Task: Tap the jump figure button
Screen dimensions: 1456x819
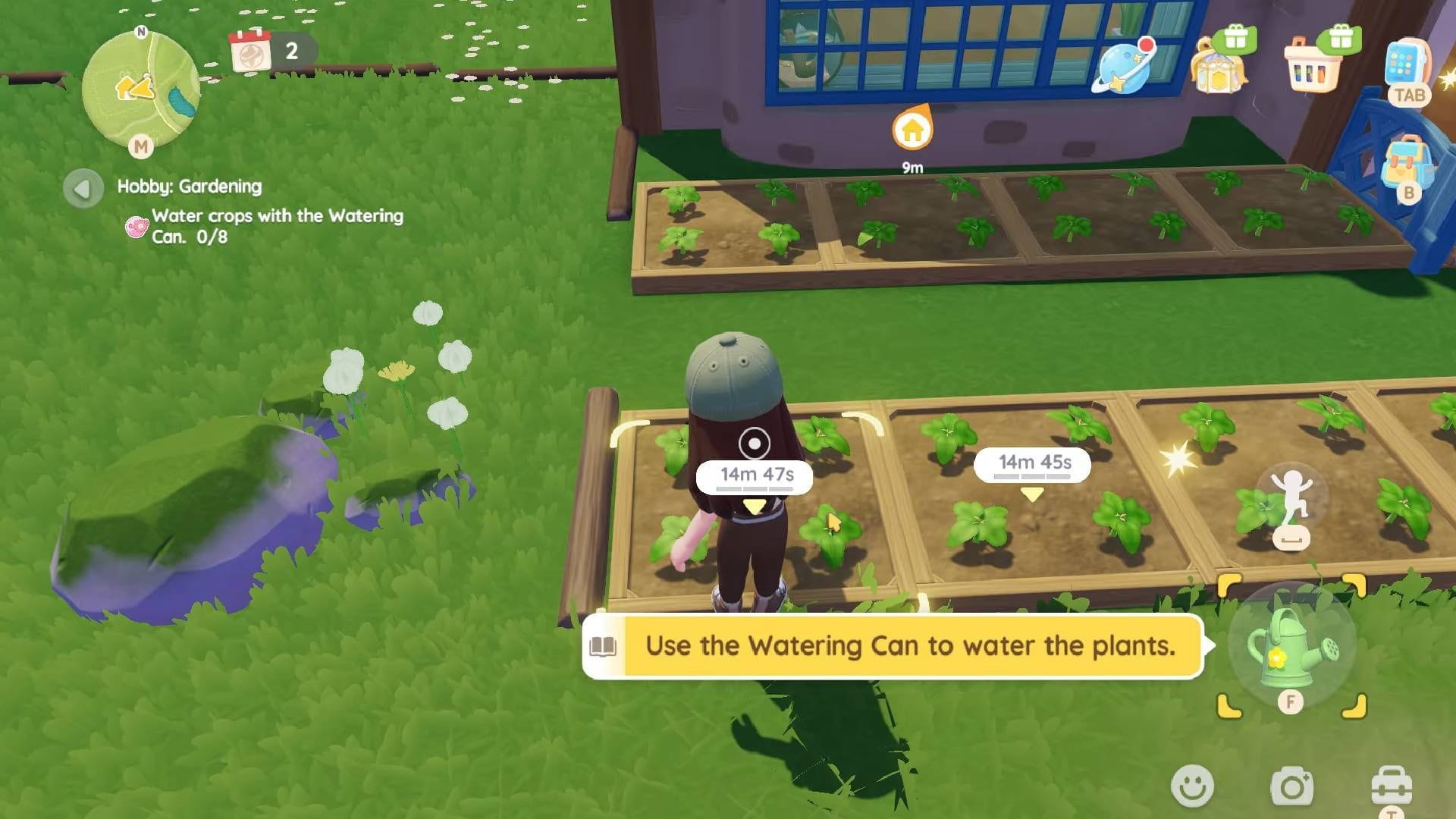Action: click(1291, 497)
